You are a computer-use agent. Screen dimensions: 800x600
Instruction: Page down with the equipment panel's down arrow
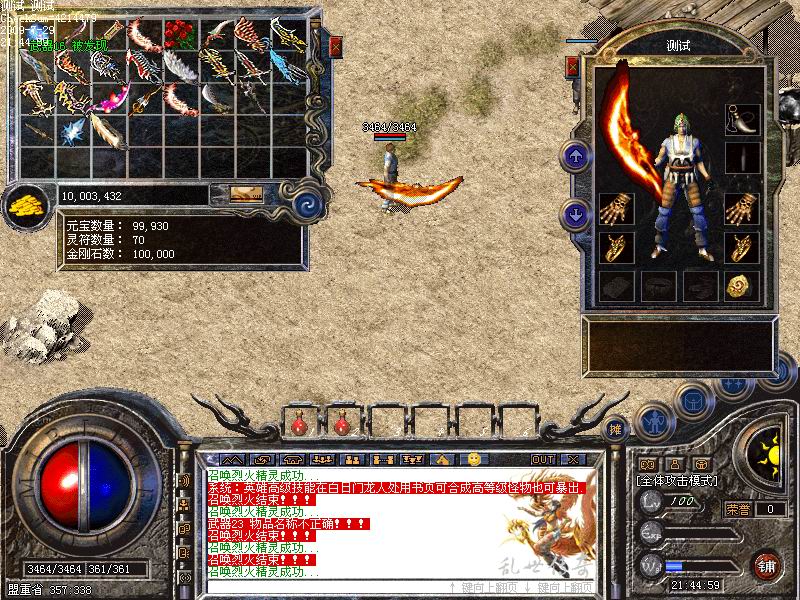point(576,213)
